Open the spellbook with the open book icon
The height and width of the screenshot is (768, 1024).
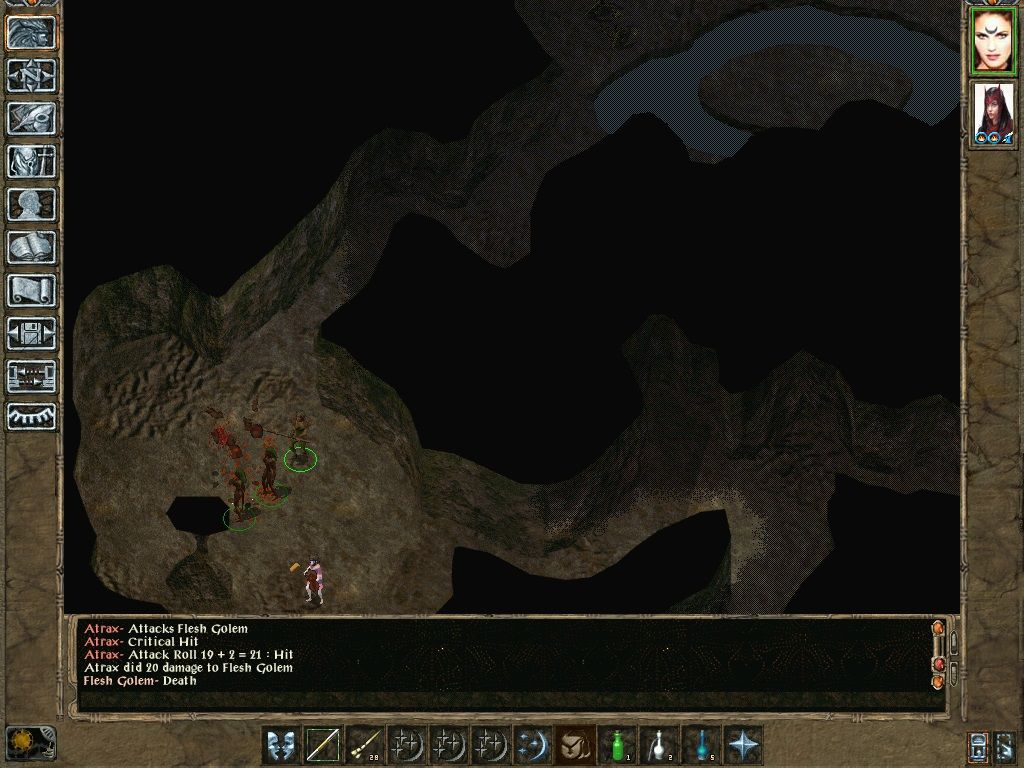tap(32, 248)
